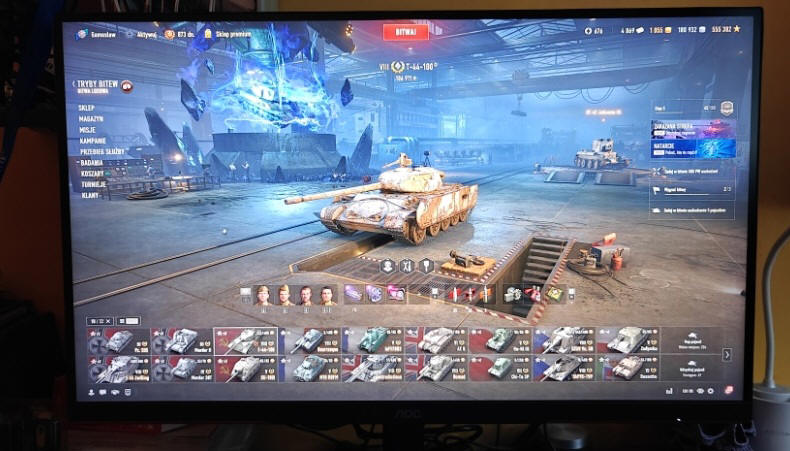Click the player profile name Gomeslaw
Viewport: 790px width, 451px height.
(x=101, y=33)
